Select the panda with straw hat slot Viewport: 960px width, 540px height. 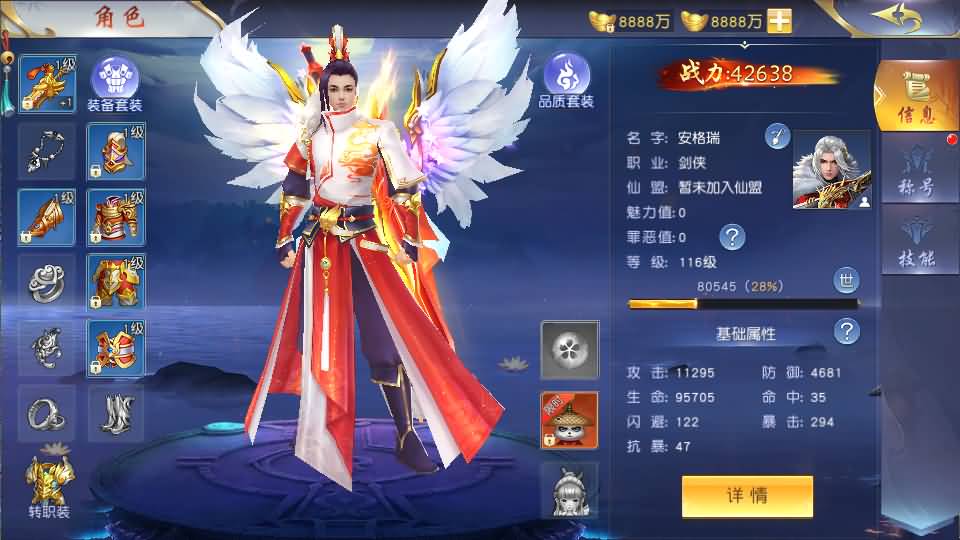click(569, 420)
